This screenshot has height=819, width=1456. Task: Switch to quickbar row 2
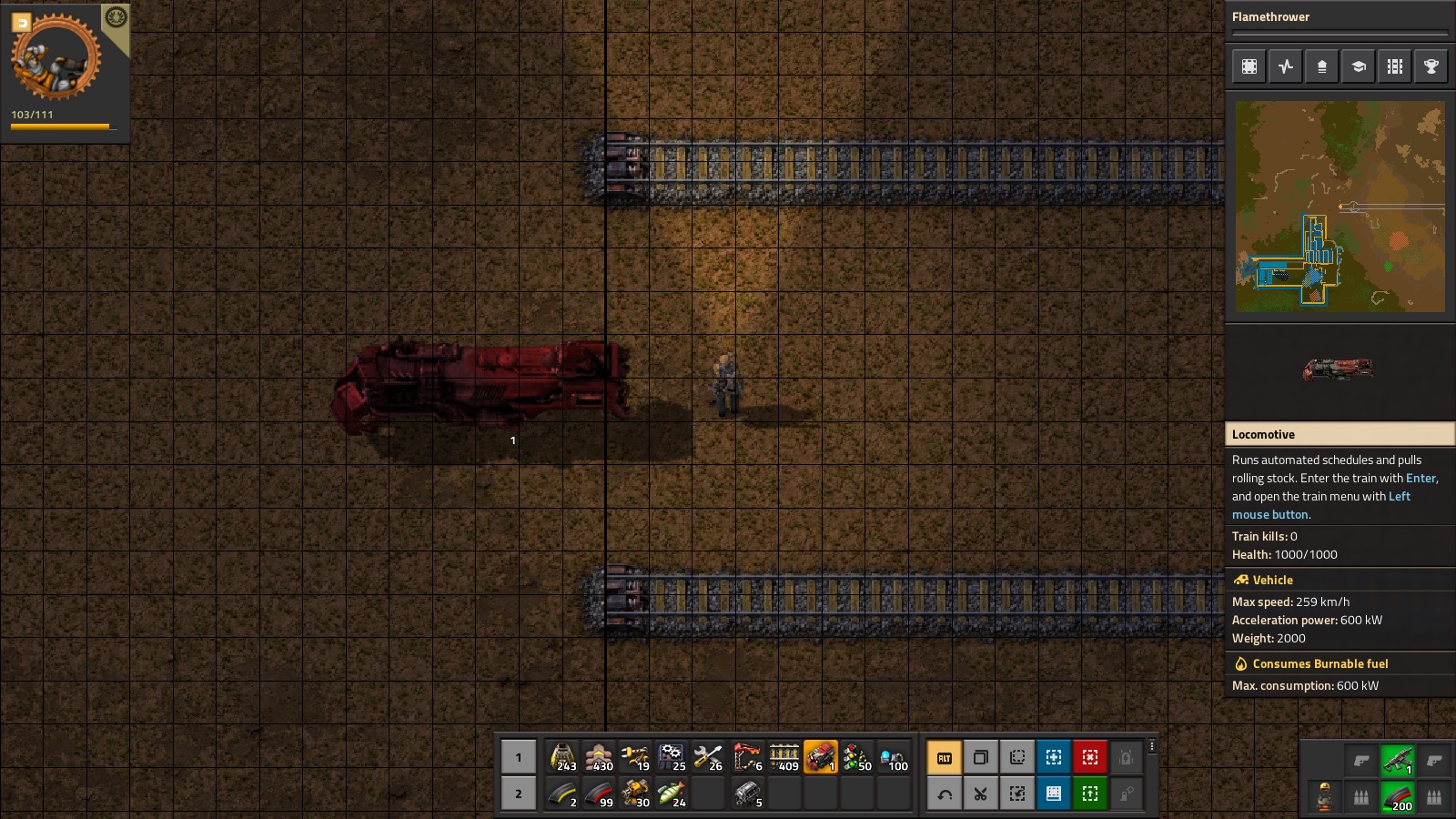pyautogui.click(x=519, y=794)
